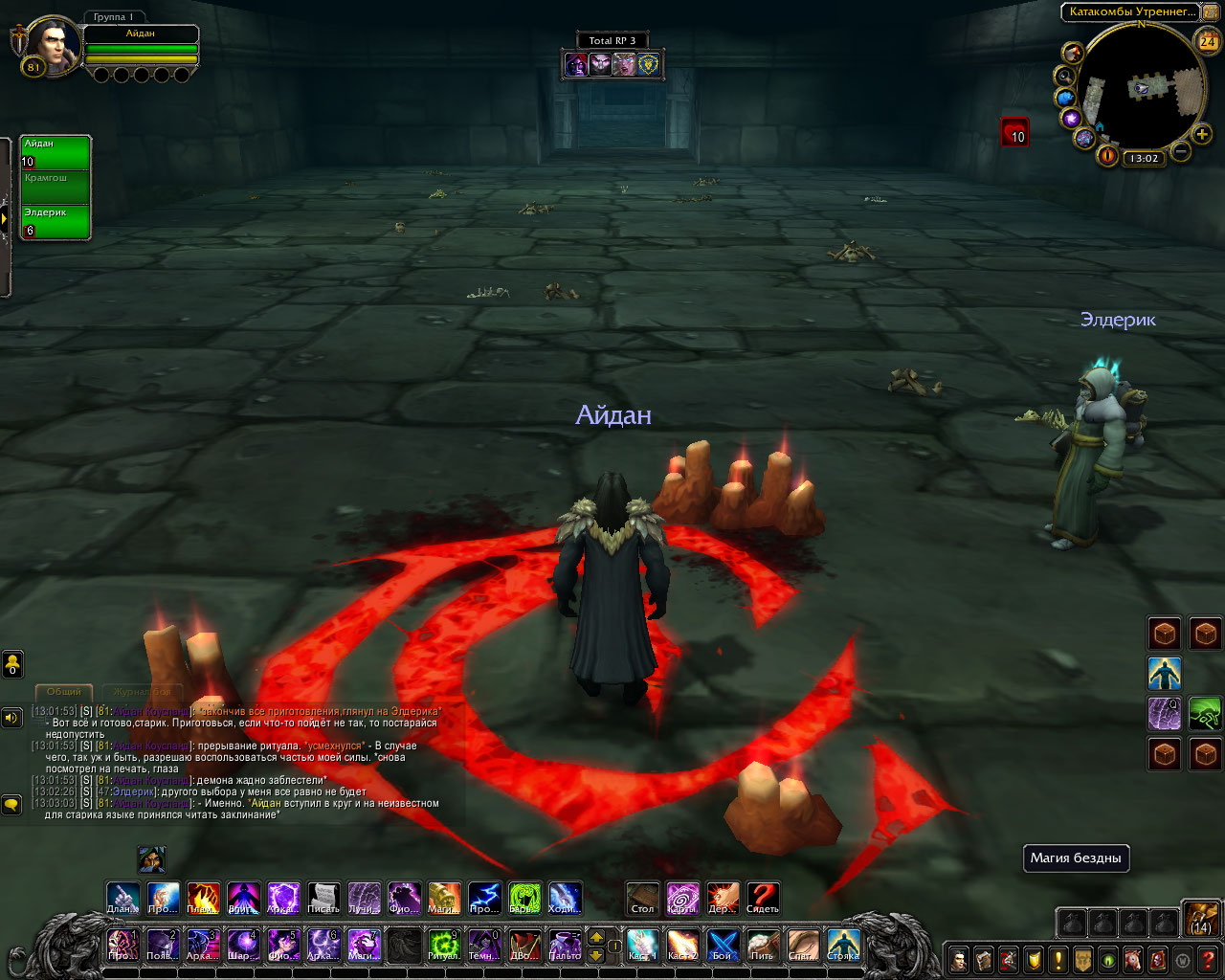Activate the Пить drink action
Image resolution: width=1225 pixels, height=980 pixels.
click(x=763, y=945)
